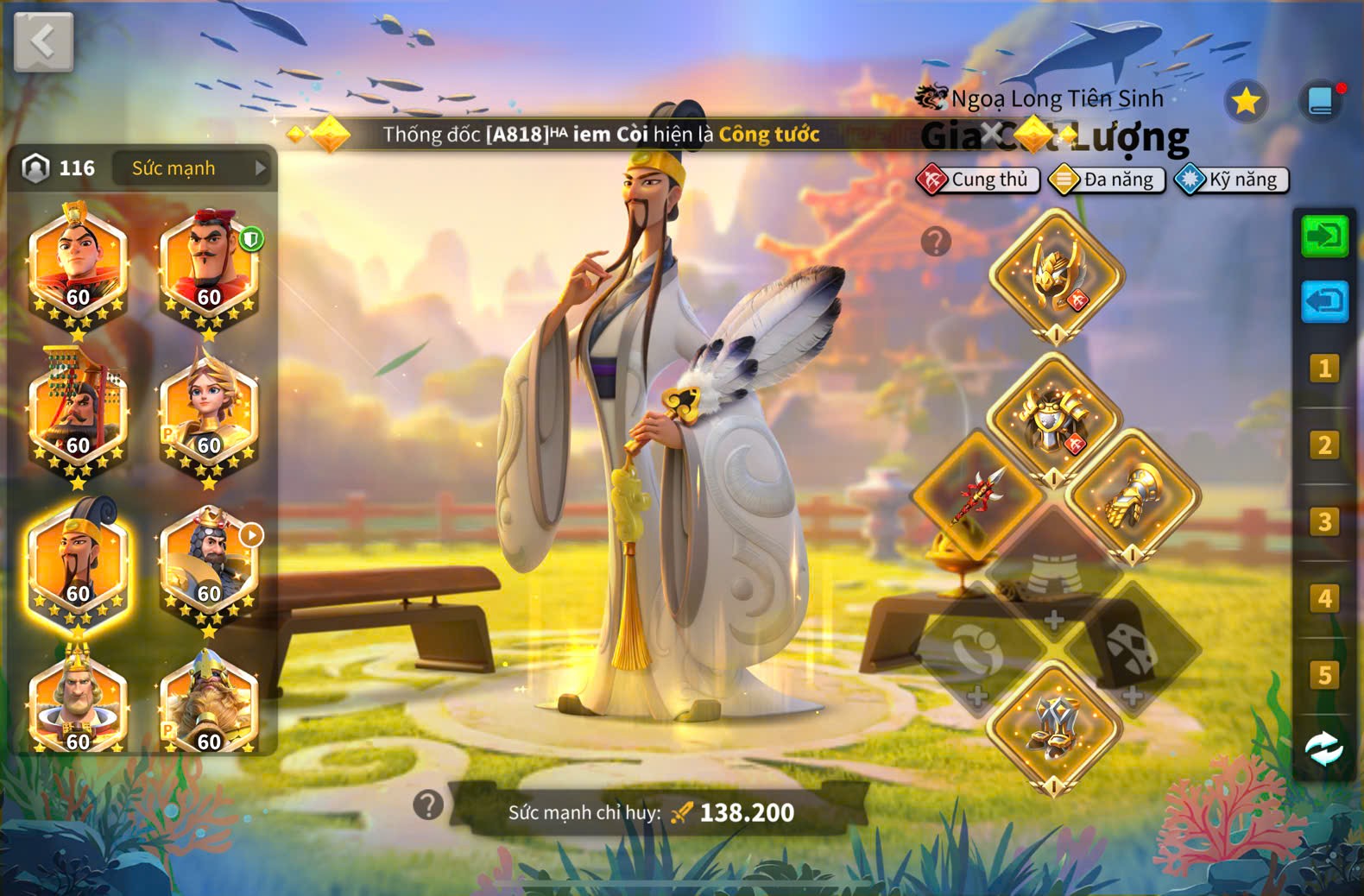Favorite commander with the gold star button
This screenshot has height=896, width=1364.
pyautogui.click(x=1245, y=102)
